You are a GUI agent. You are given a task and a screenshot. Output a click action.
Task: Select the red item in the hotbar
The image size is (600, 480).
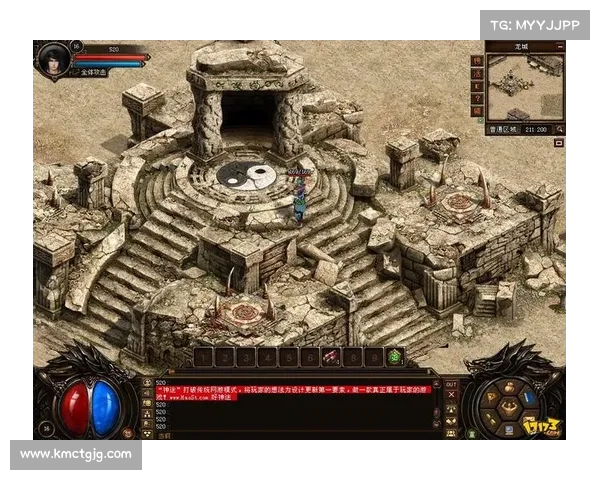(330, 356)
